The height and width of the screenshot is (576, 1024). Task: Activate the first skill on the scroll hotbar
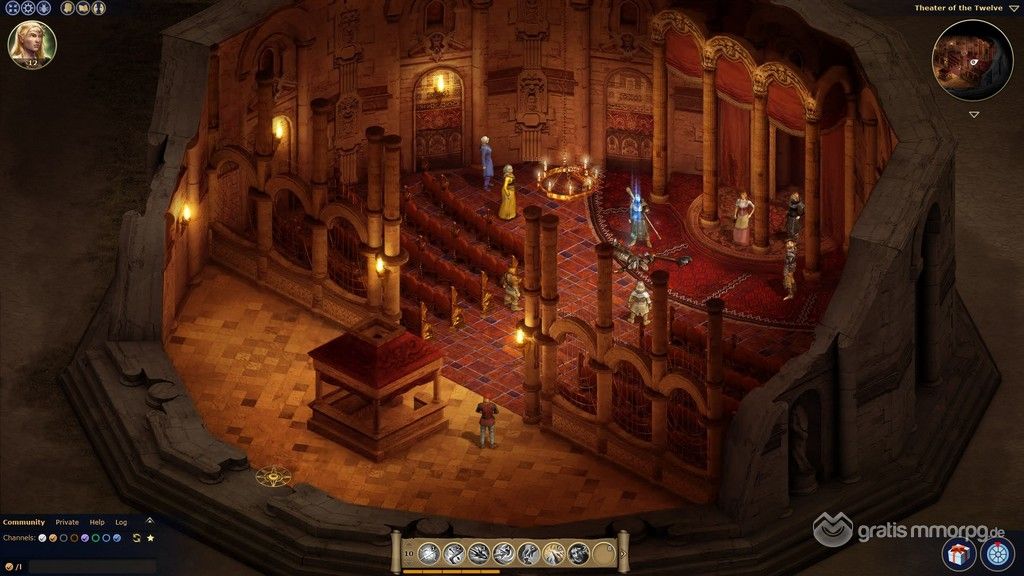coord(429,551)
